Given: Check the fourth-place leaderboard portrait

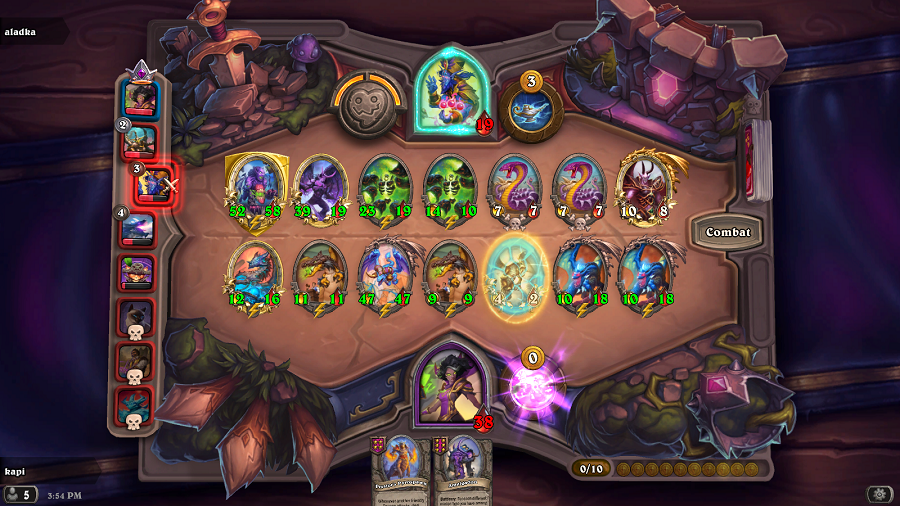Looking at the screenshot, I should pyautogui.click(x=138, y=229).
